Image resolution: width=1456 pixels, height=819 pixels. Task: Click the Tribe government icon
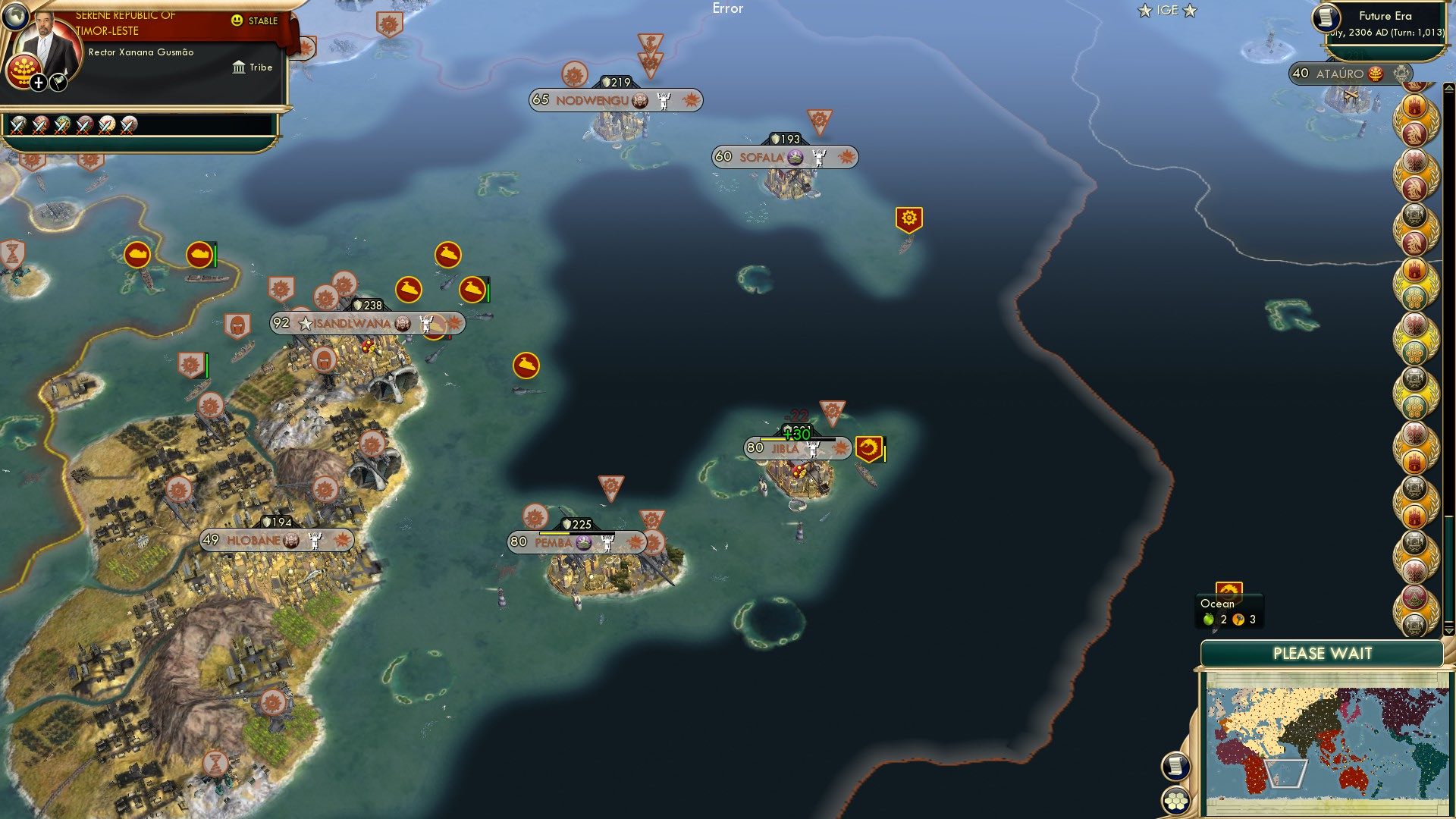pyautogui.click(x=239, y=67)
